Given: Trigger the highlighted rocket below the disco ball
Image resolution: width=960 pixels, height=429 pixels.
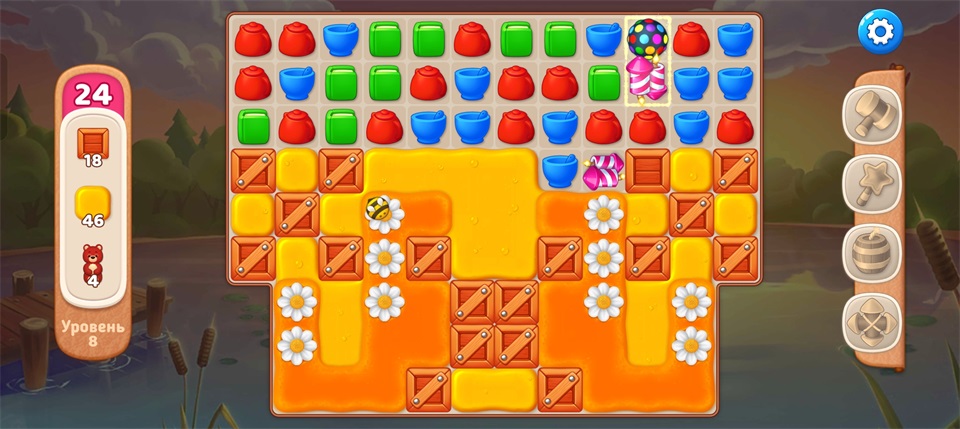Looking at the screenshot, I should pos(647,82).
